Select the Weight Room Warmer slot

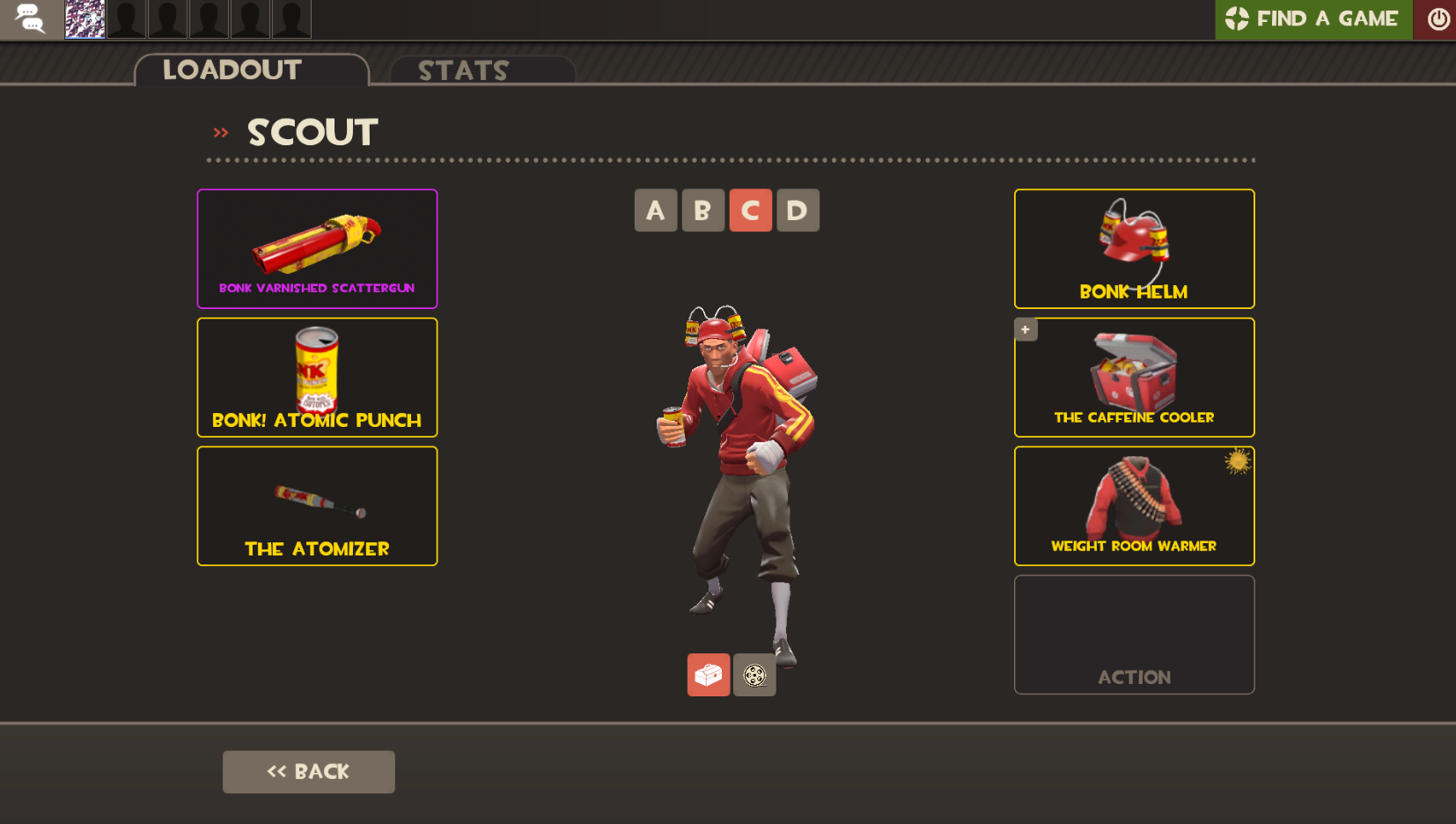pos(1134,505)
